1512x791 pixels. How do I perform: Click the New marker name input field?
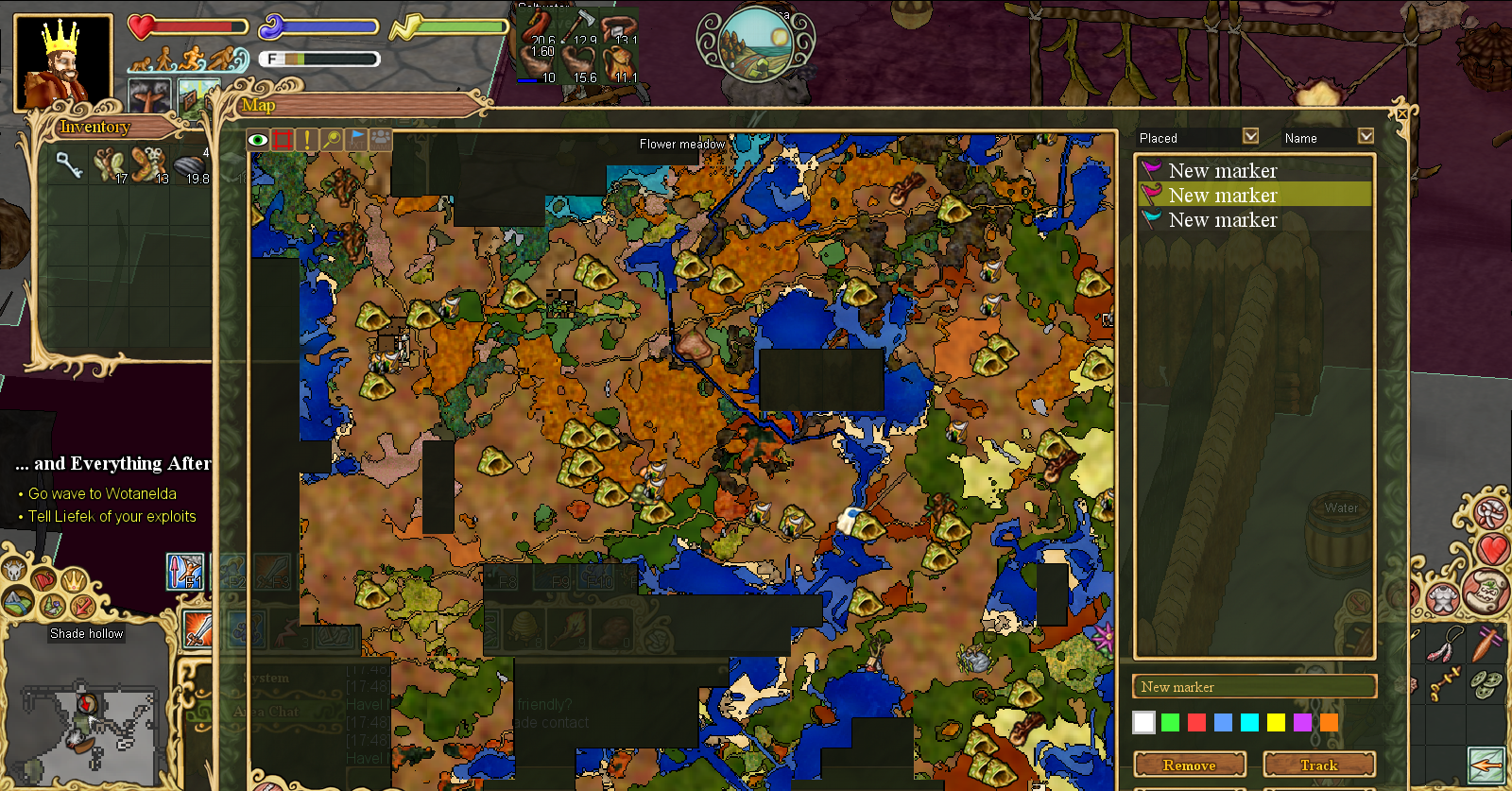click(1254, 687)
